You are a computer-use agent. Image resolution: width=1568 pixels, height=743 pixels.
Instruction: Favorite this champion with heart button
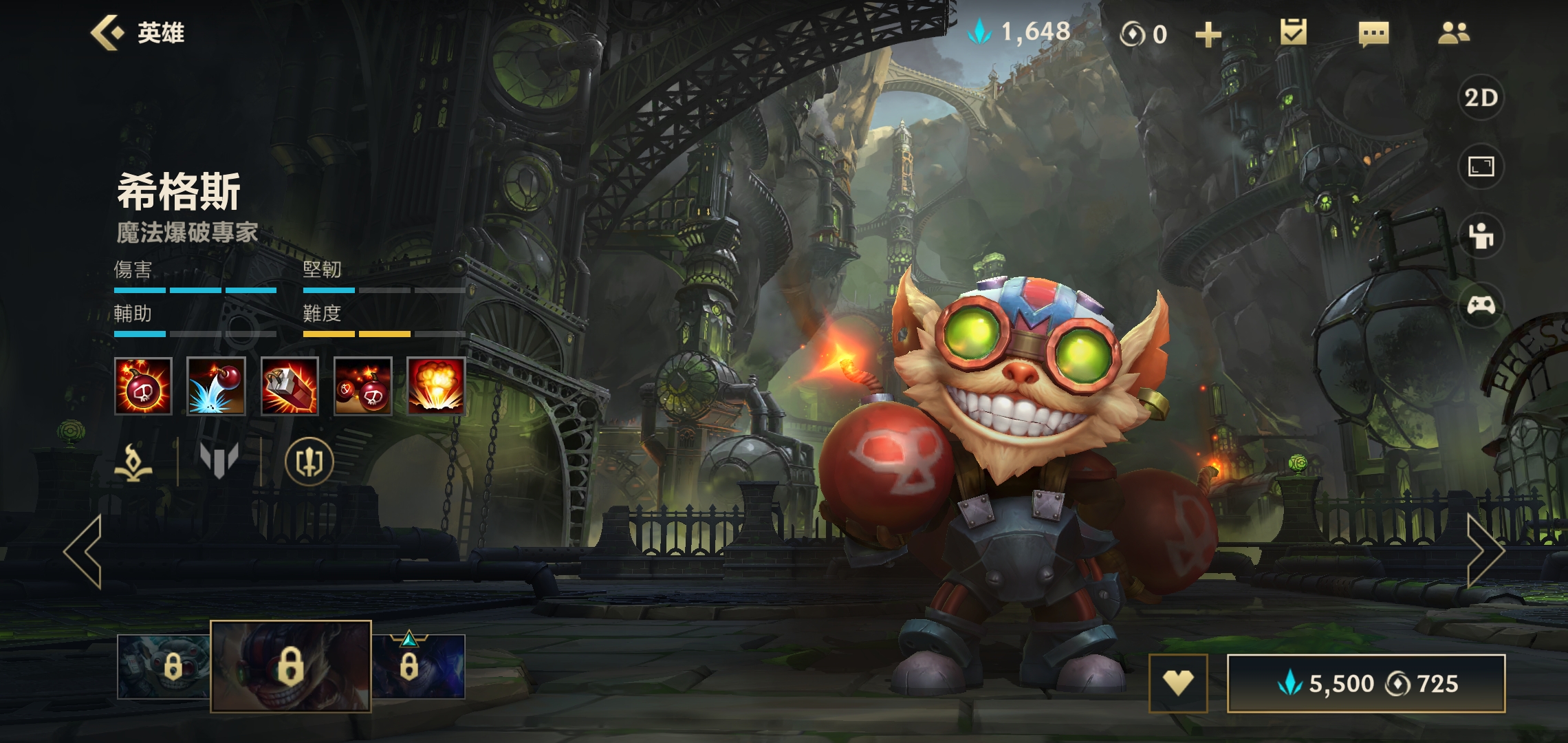1178,683
